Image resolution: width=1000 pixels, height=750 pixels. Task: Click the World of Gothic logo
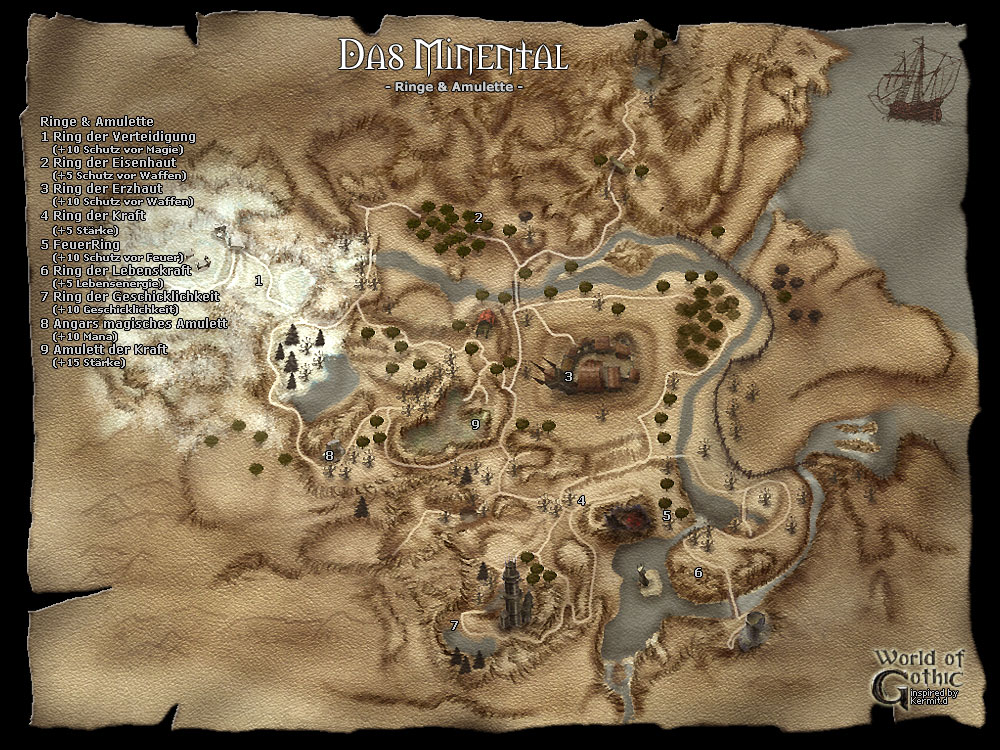[918, 677]
